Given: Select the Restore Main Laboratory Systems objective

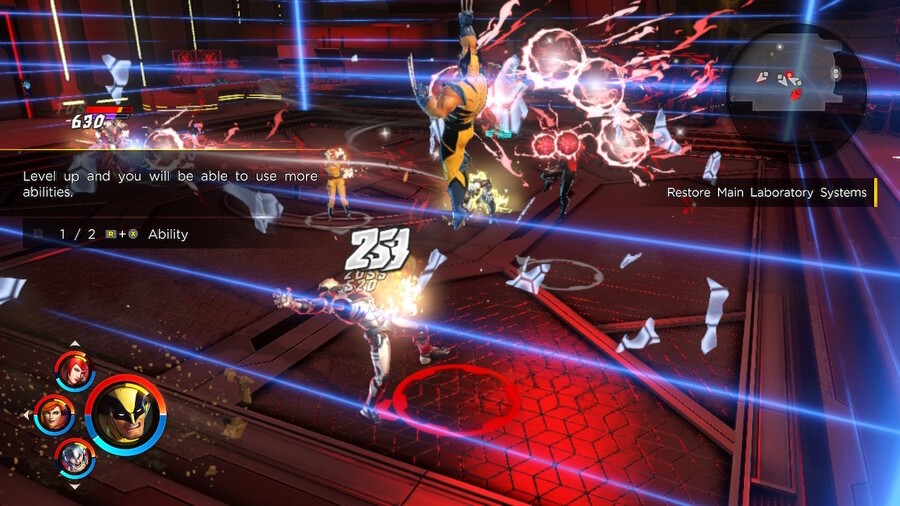Looking at the screenshot, I should pyautogui.click(x=767, y=193).
